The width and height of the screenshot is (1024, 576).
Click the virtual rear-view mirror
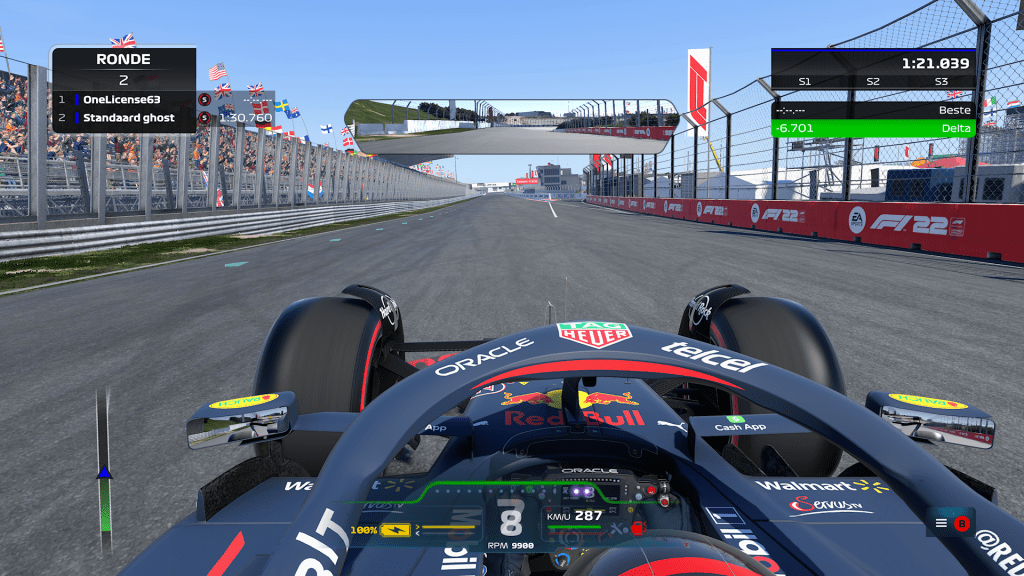[x=512, y=126]
